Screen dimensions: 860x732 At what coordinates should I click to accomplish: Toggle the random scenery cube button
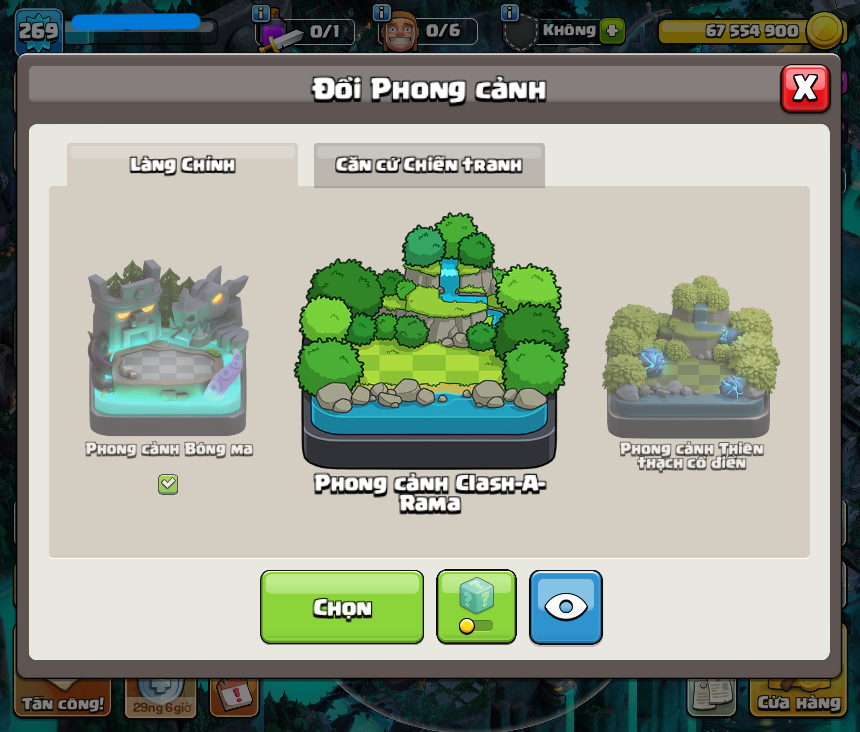click(x=476, y=607)
